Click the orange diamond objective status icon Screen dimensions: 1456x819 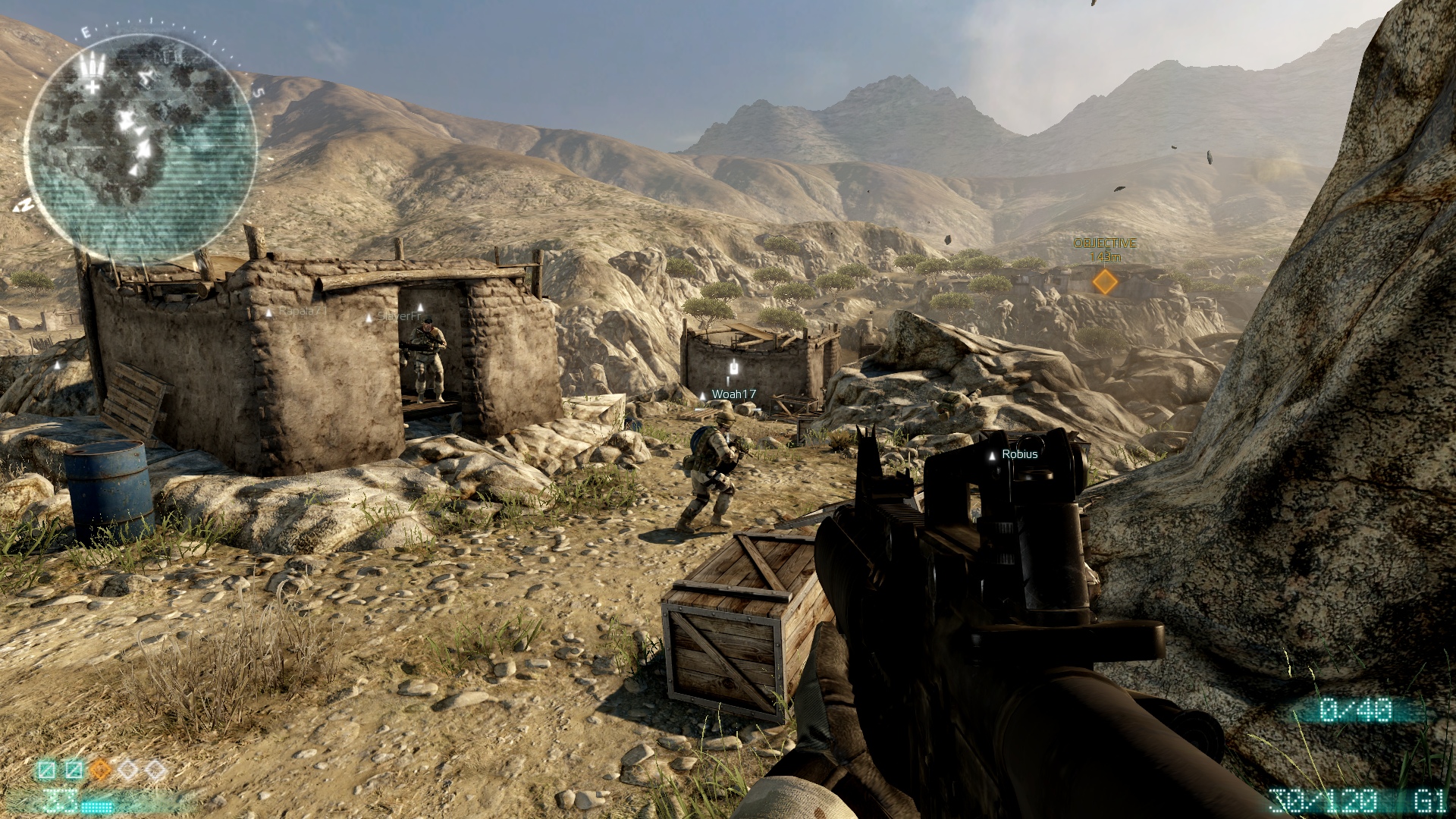pyautogui.click(x=100, y=770)
